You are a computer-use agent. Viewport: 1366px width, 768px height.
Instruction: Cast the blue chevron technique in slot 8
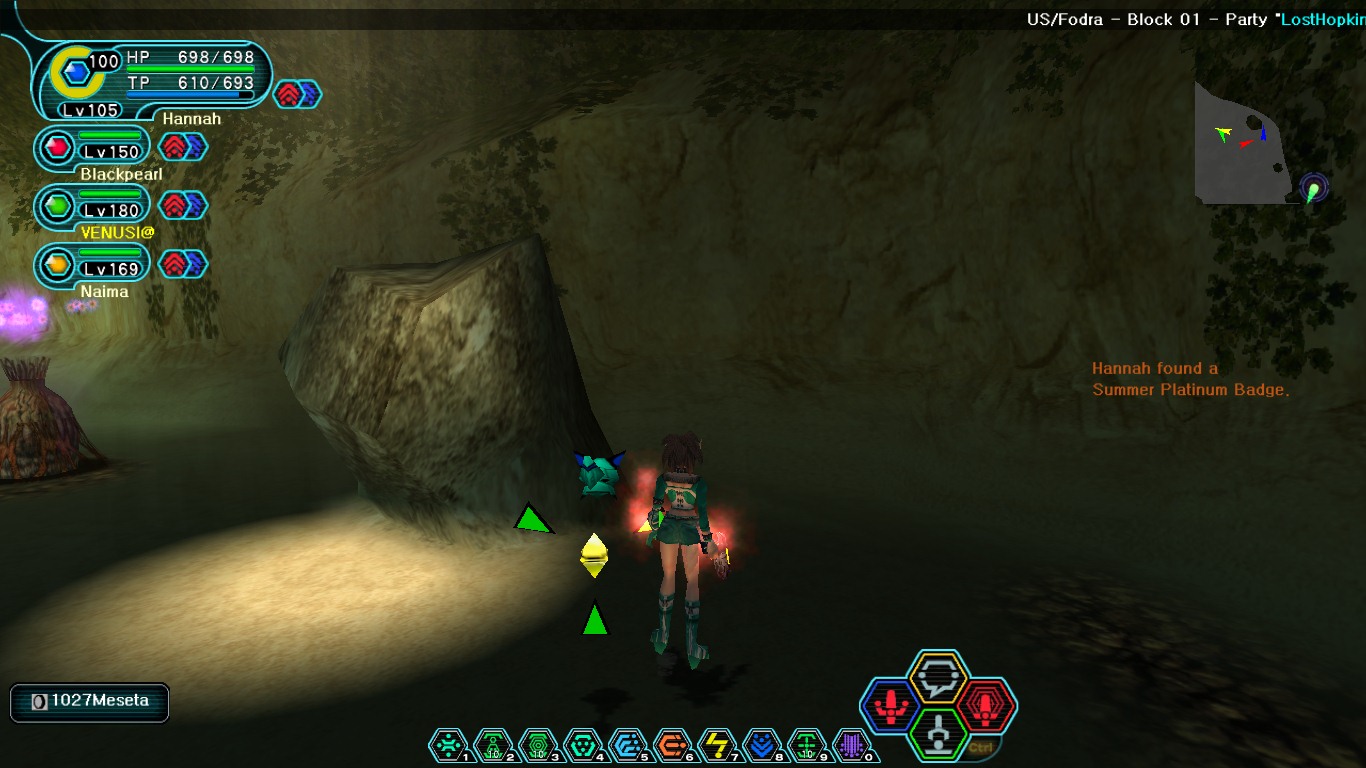[763, 744]
